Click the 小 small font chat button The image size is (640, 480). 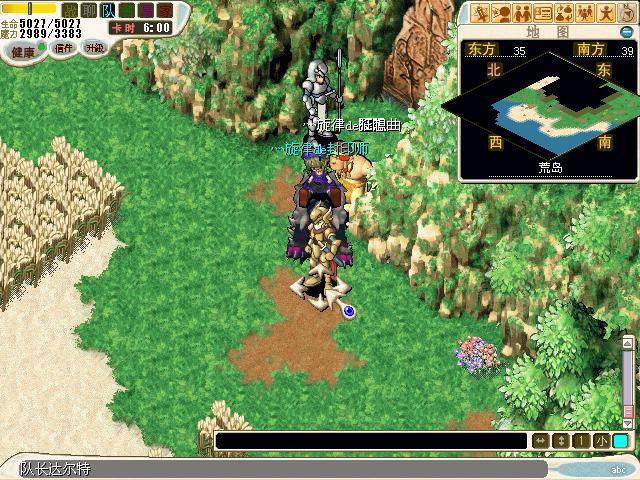click(600, 441)
